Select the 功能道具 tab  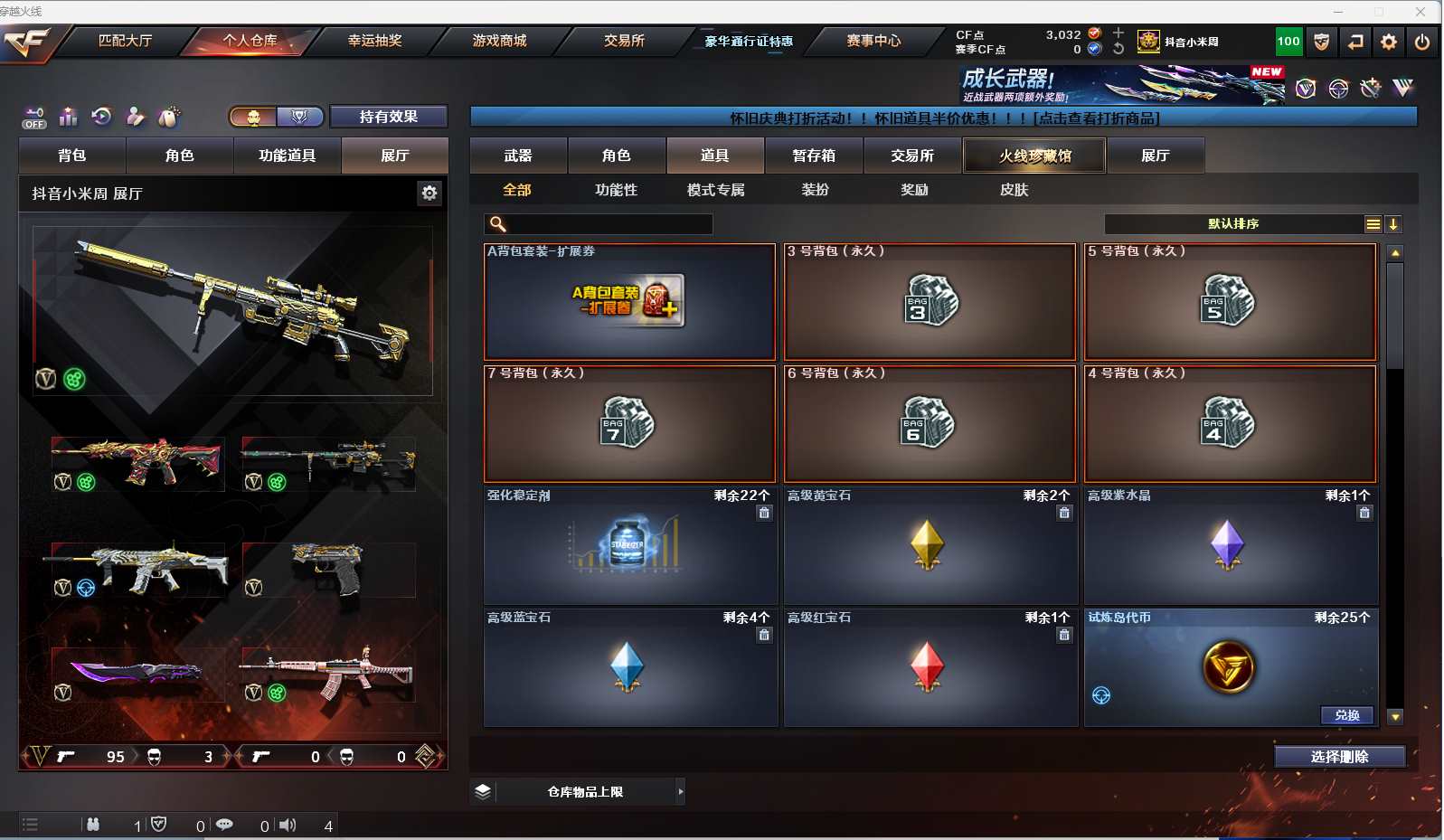point(287,156)
